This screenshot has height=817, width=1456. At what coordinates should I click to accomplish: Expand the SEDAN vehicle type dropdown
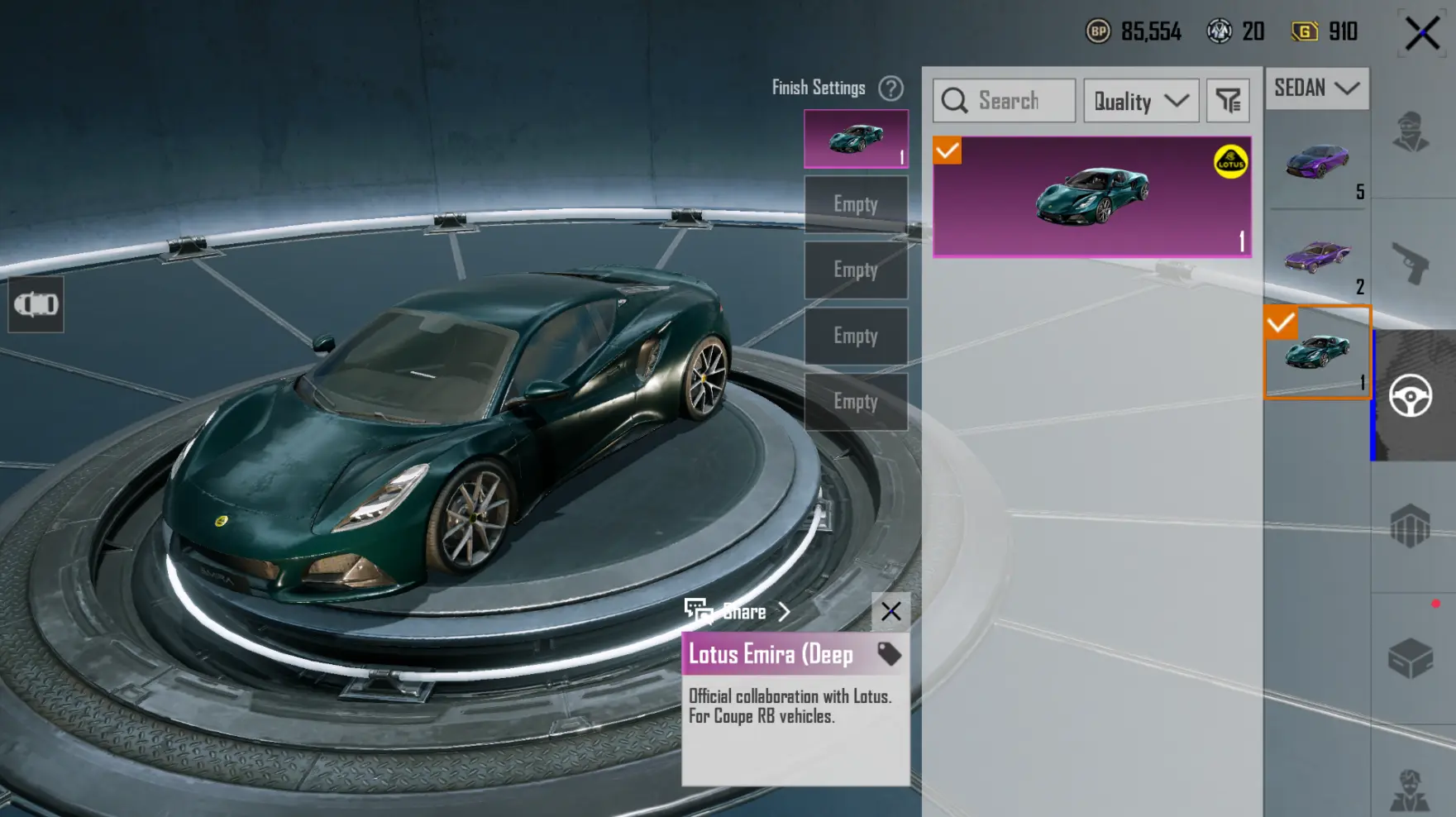(1317, 88)
